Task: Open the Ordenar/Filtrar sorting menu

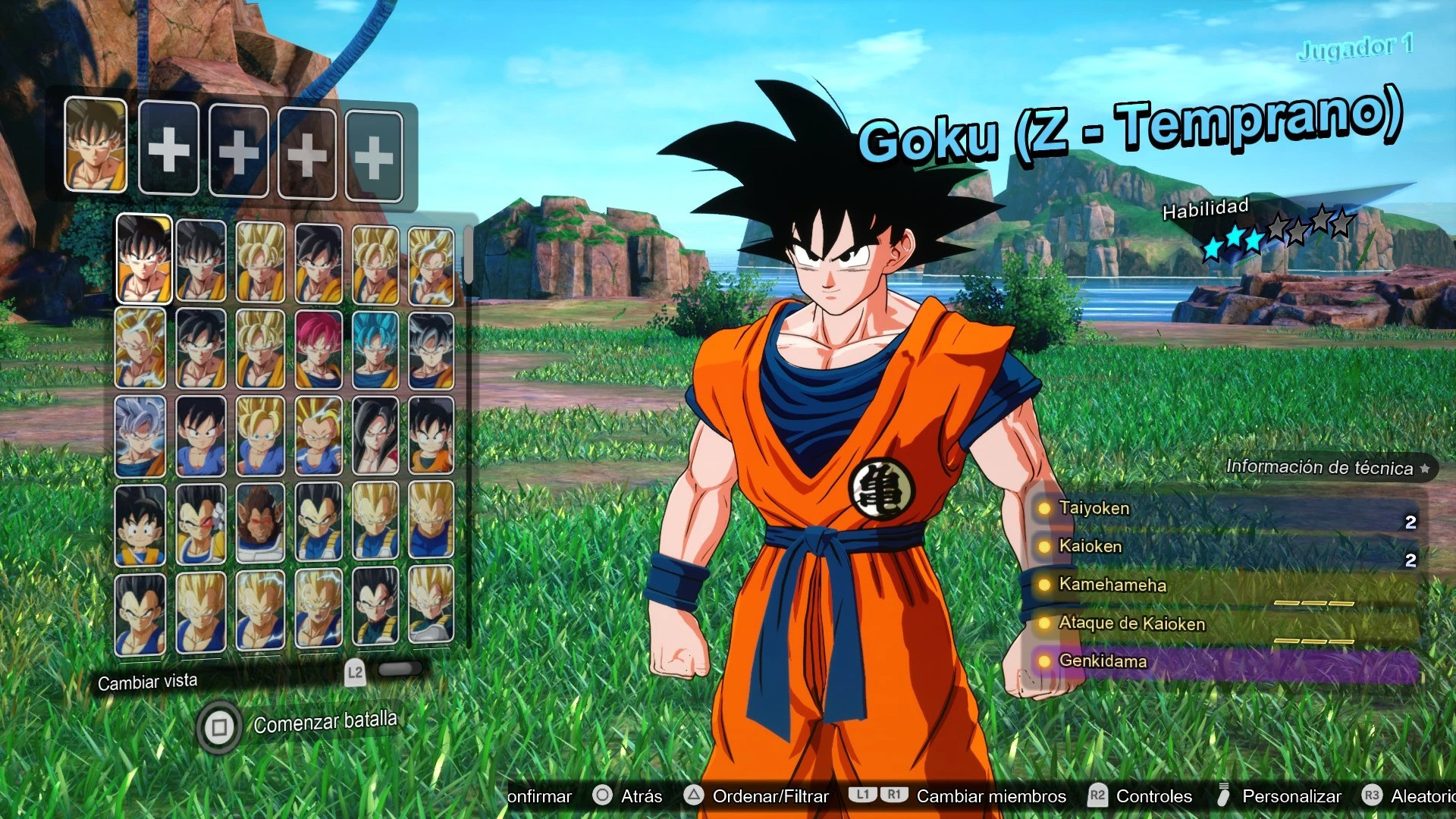Action: [x=768, y=796]
